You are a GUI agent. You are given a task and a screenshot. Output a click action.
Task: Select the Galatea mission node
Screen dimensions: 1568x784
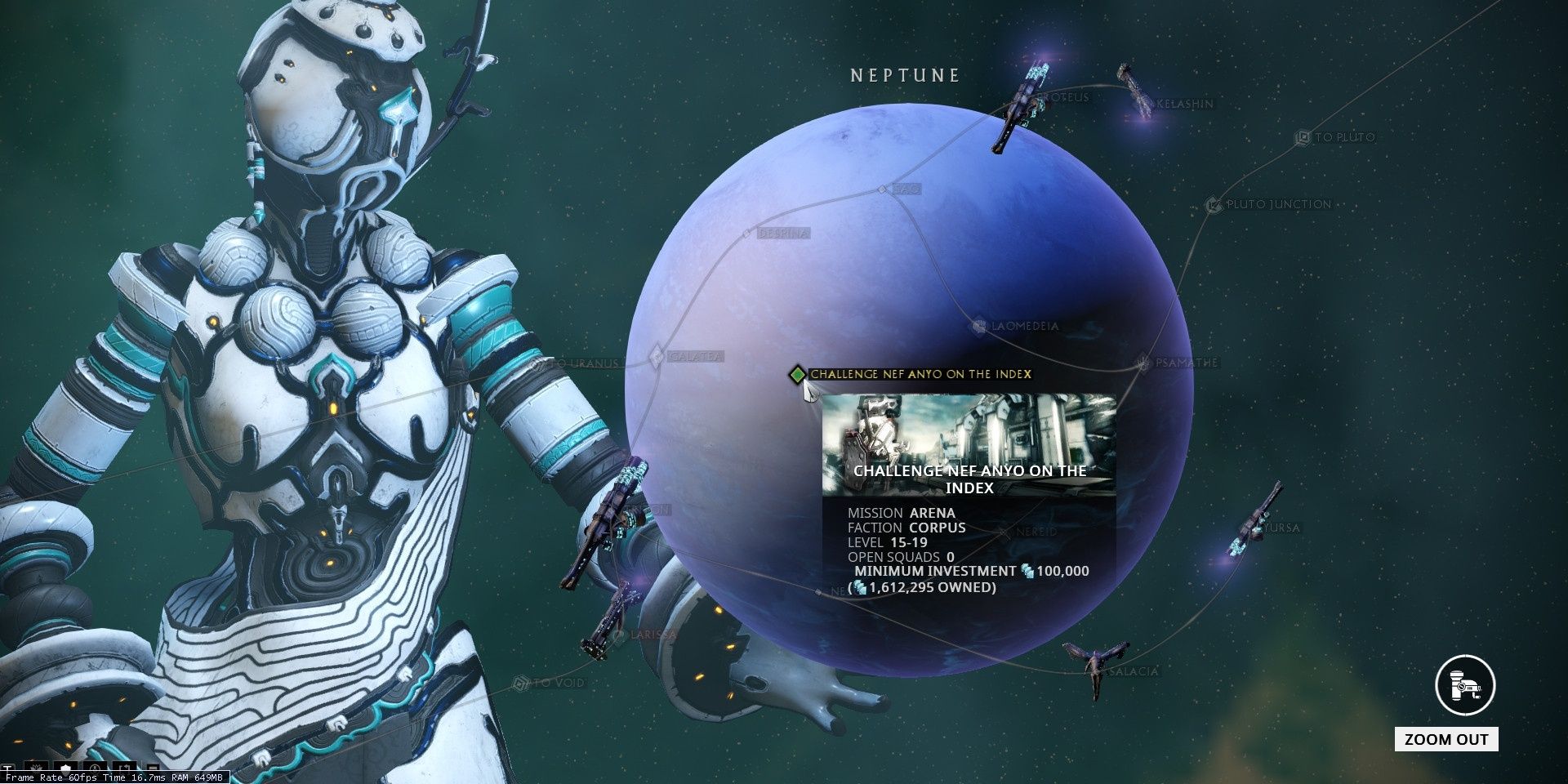pos(657,357)
